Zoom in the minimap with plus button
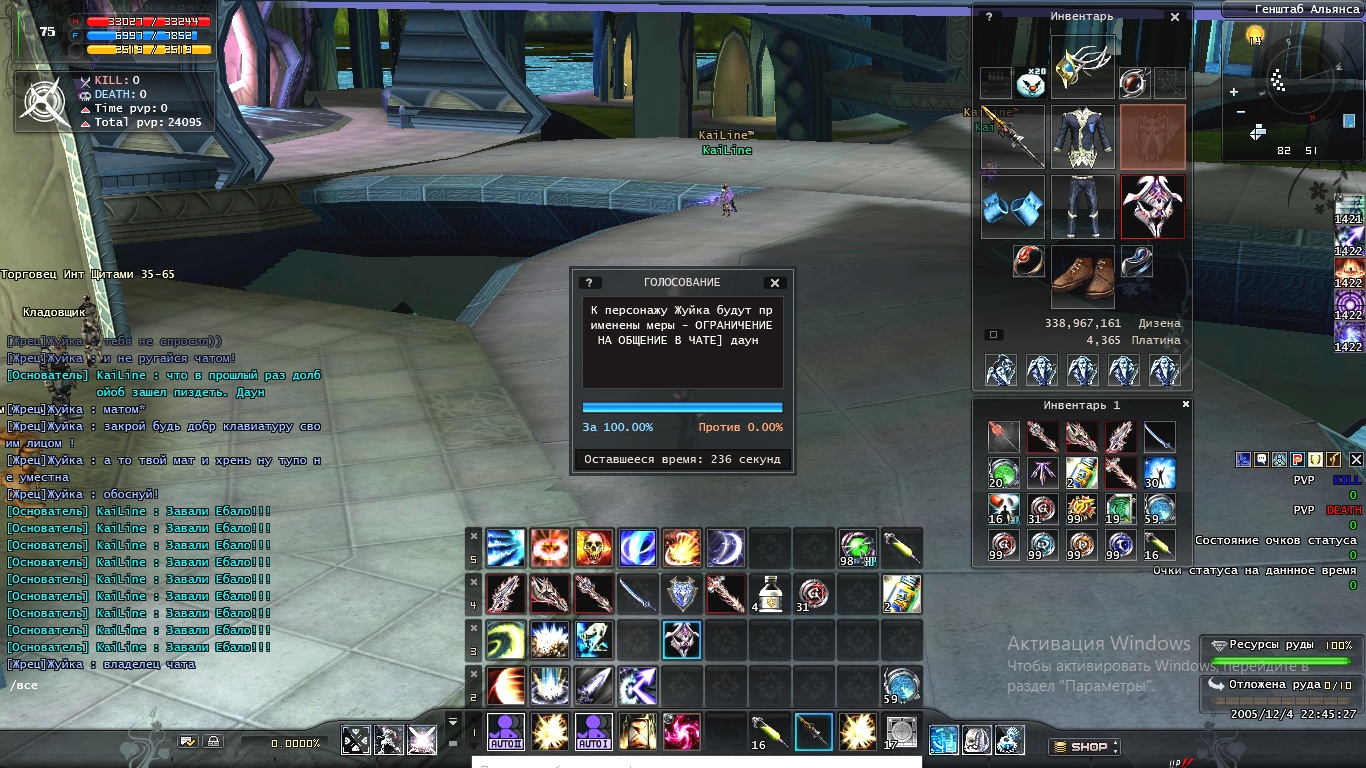Viewport: 1366px width, 768px height. pyautogui.click(x=1234, y=92)
